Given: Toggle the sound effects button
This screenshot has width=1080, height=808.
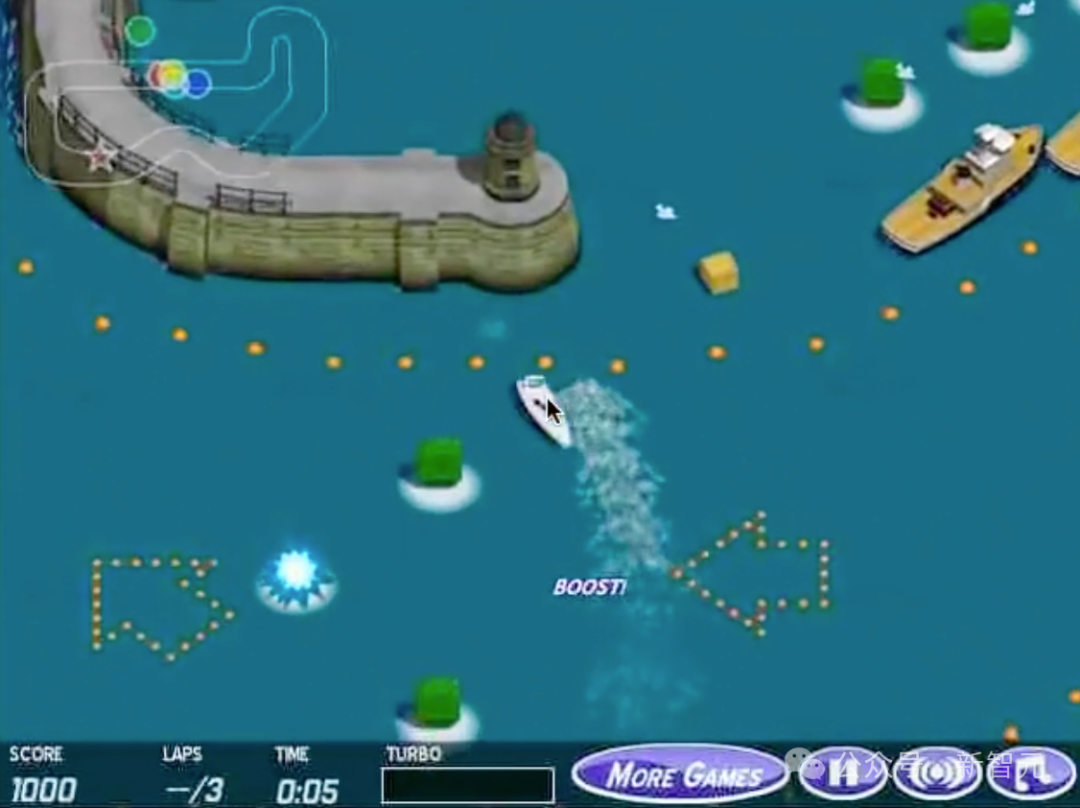Looking at the screenshot, I should click(x=936, y=773).
